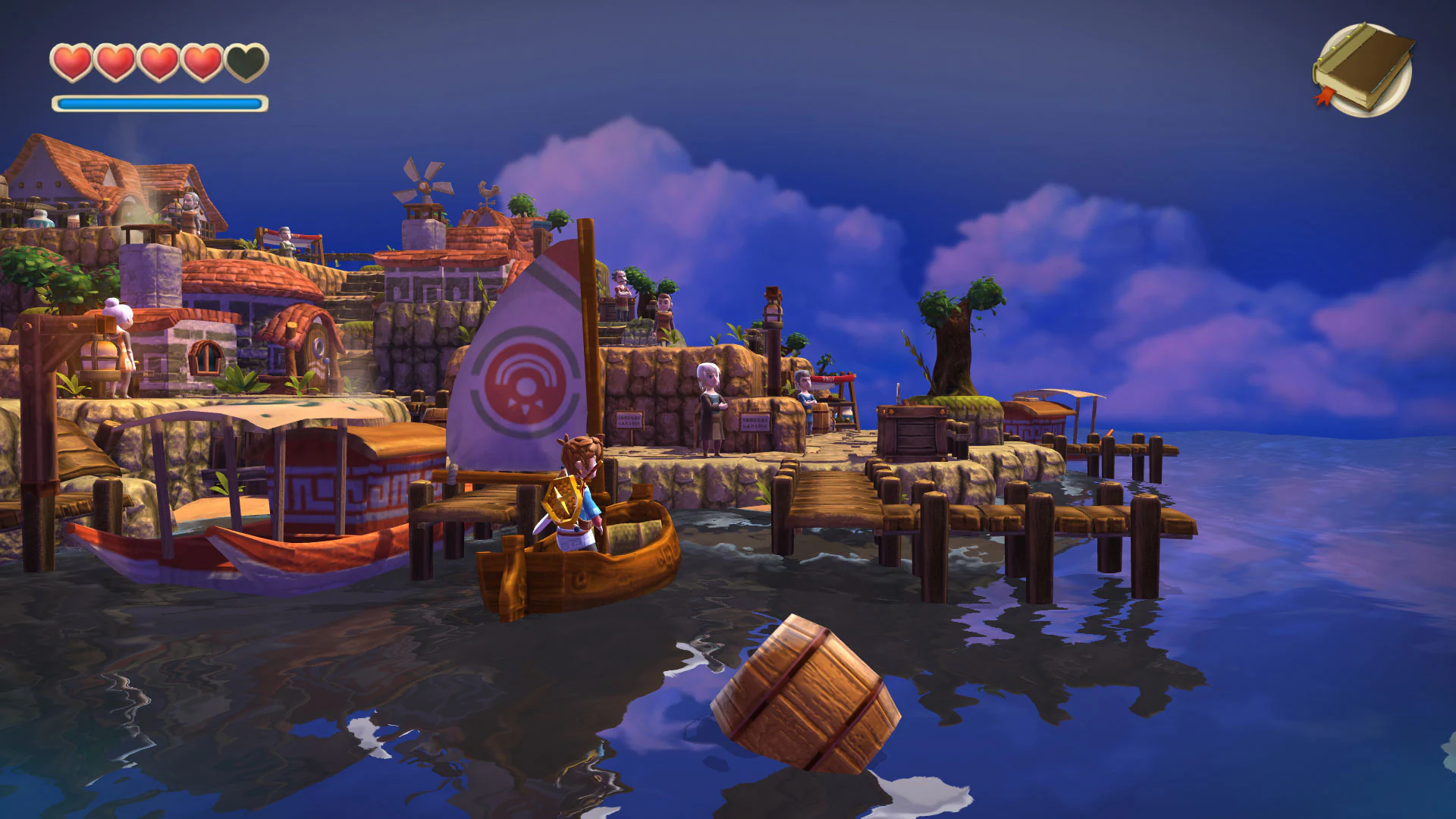Click the first red heart in the health meter
The image size is (1456, 819).
(x=73, y=62)
